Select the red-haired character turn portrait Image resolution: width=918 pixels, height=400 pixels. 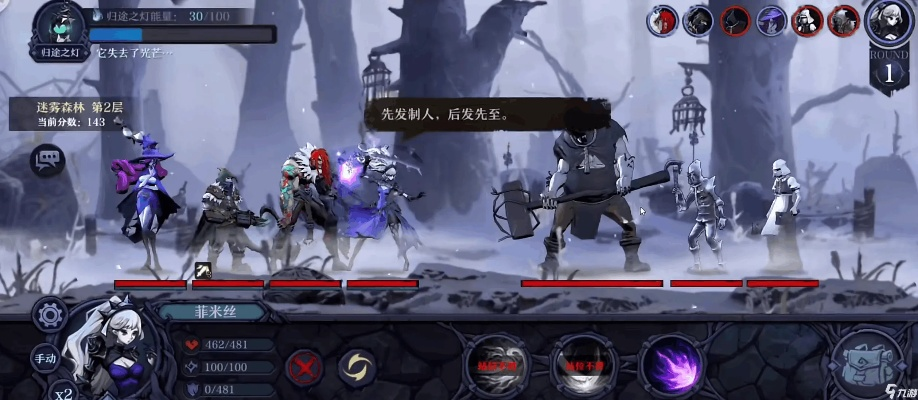pos(663,20)
